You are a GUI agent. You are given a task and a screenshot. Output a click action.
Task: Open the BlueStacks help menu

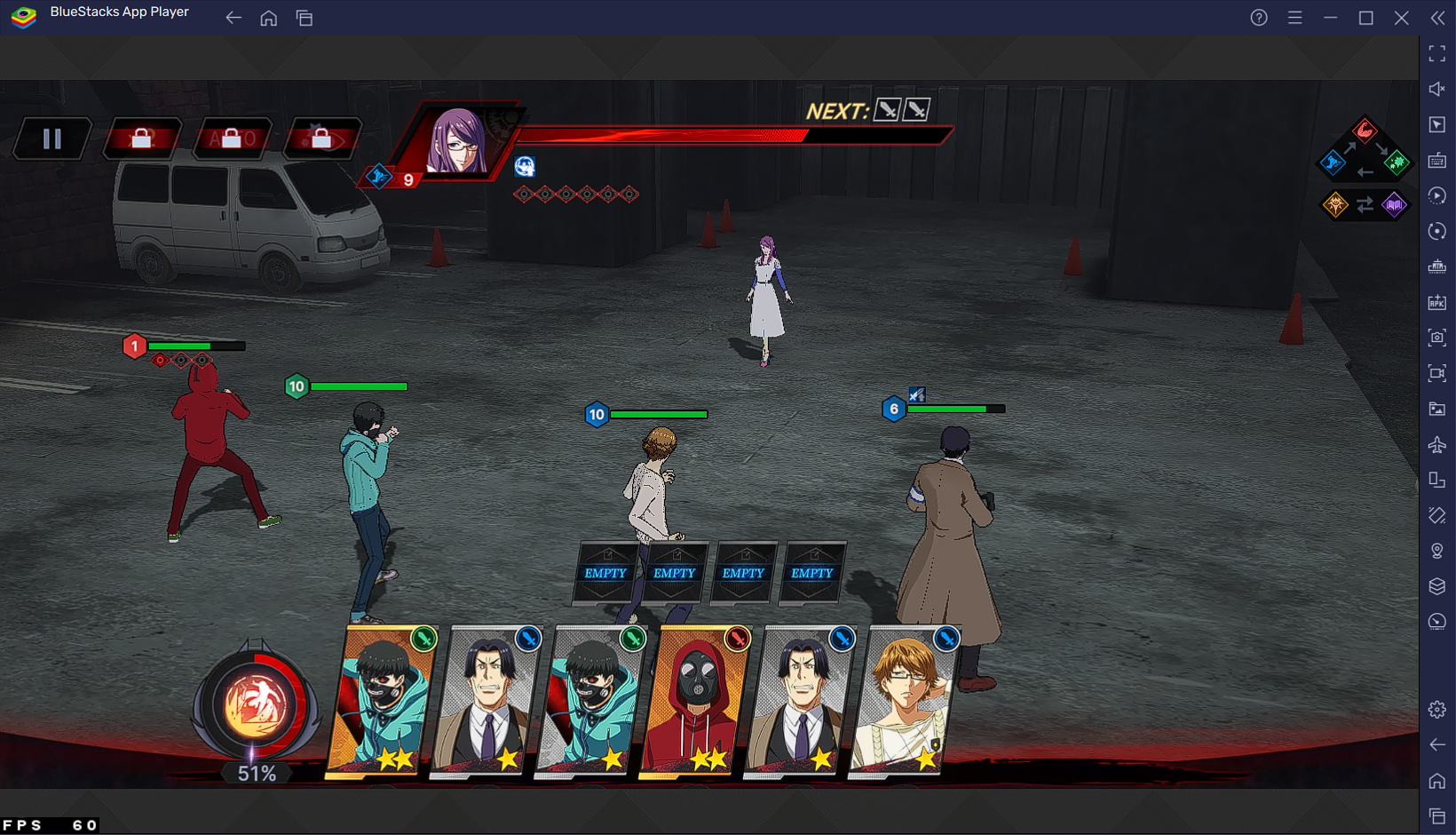1258,17
